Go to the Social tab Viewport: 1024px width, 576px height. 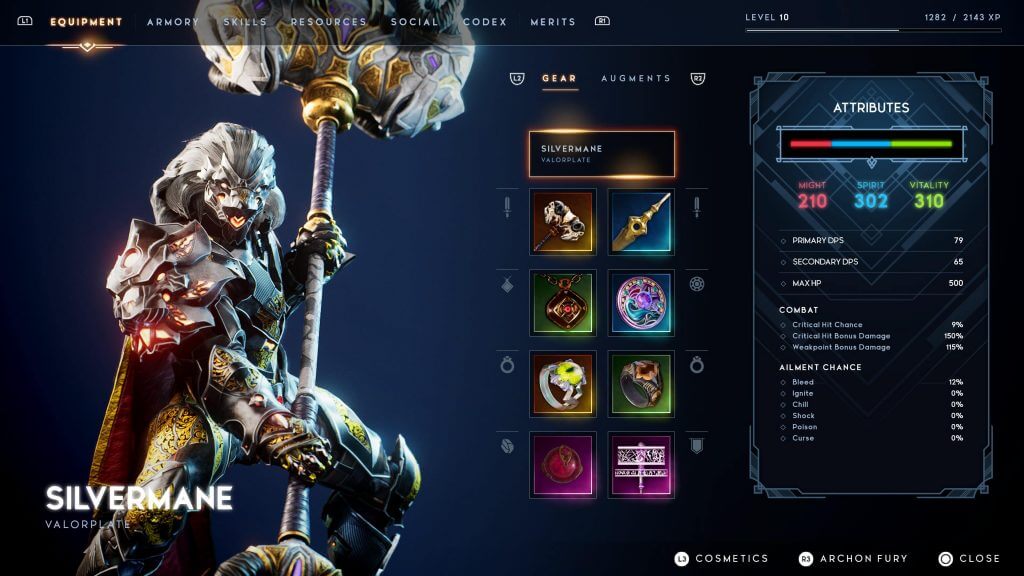pyautogui.click(x=415, y=22)
